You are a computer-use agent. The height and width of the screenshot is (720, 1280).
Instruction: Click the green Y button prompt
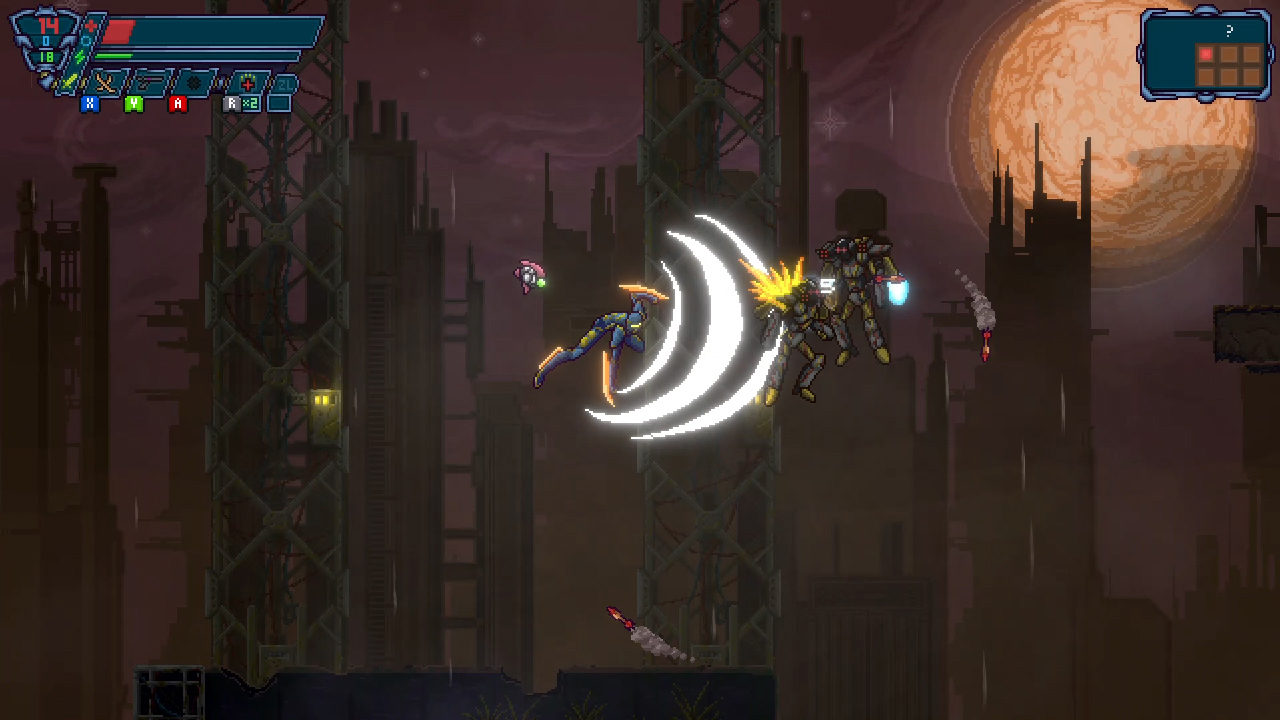coord(132,102)
